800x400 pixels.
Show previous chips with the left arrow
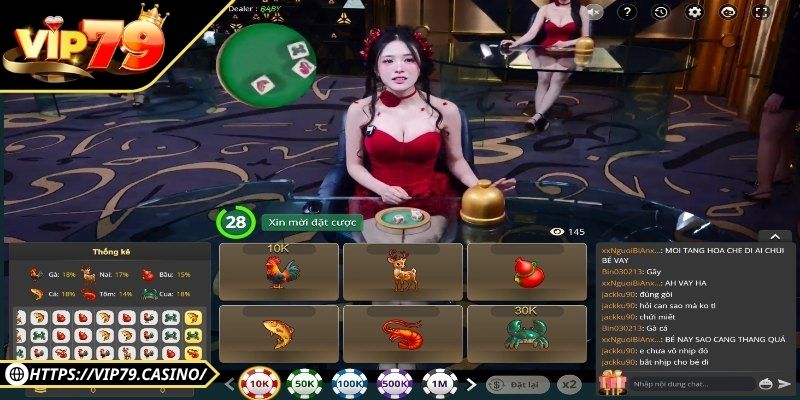pos(229,382)
